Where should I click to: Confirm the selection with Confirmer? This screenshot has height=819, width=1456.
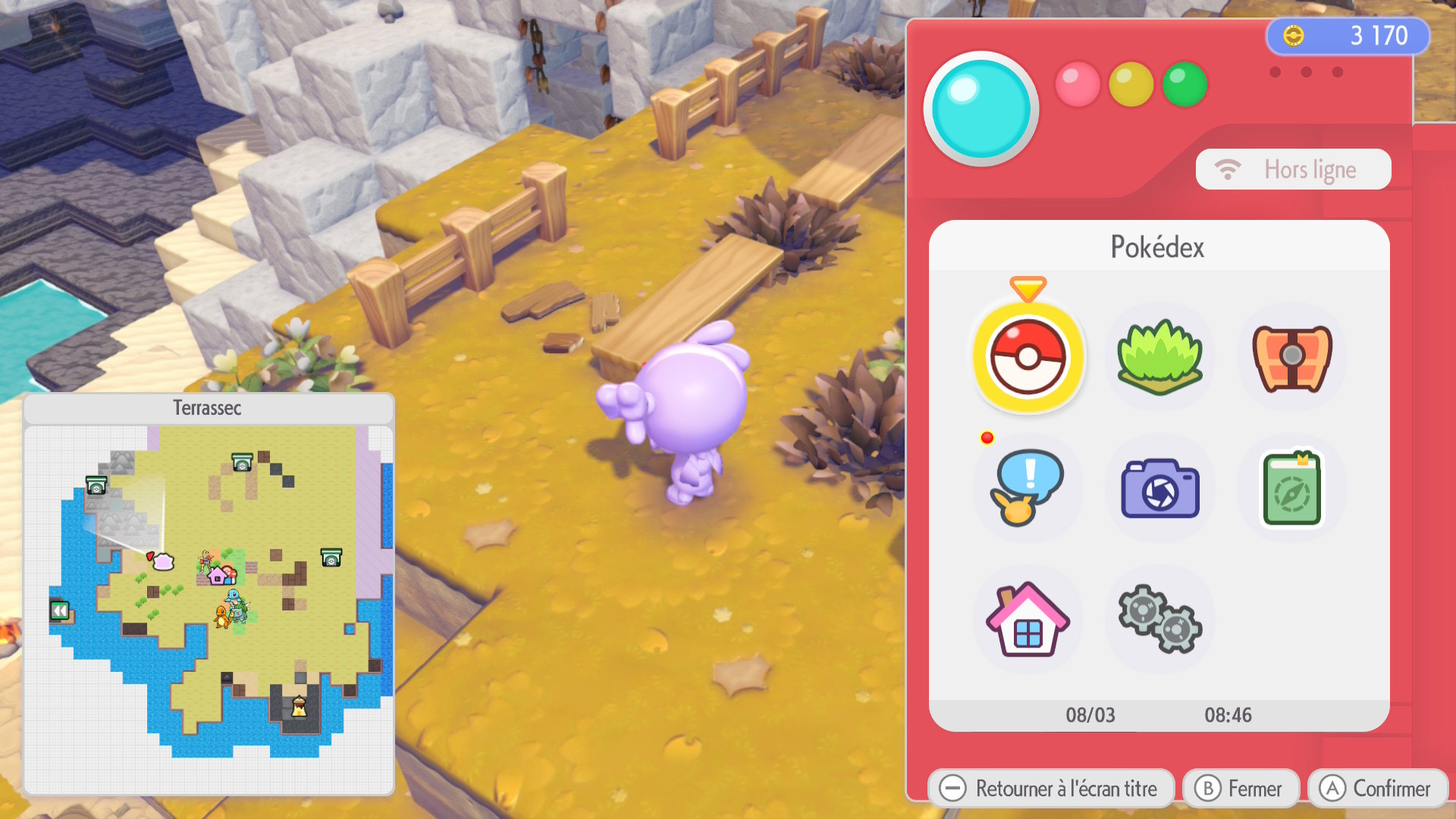click(1377, 789)
